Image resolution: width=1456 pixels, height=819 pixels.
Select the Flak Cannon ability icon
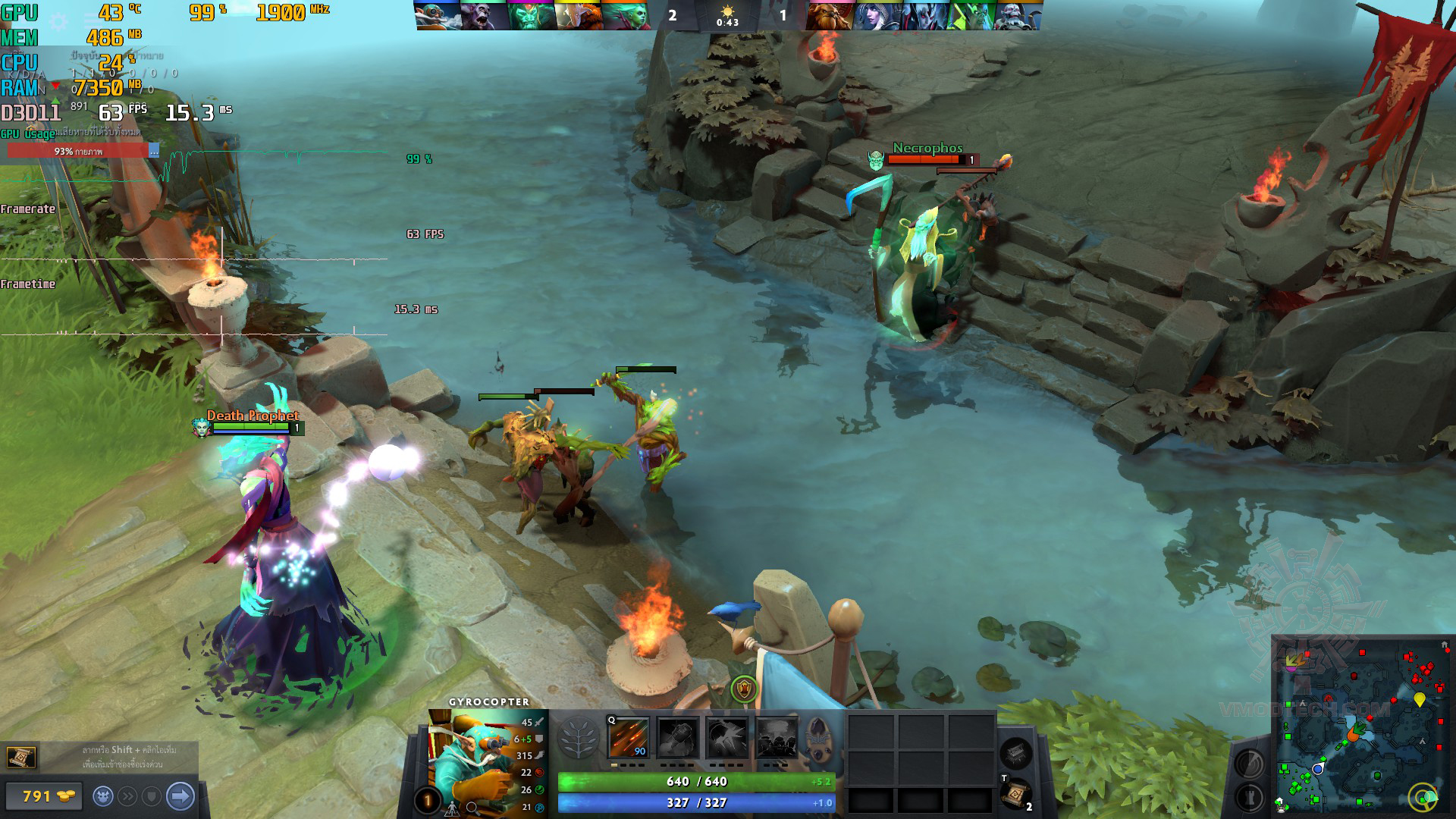tap(726, 737)
